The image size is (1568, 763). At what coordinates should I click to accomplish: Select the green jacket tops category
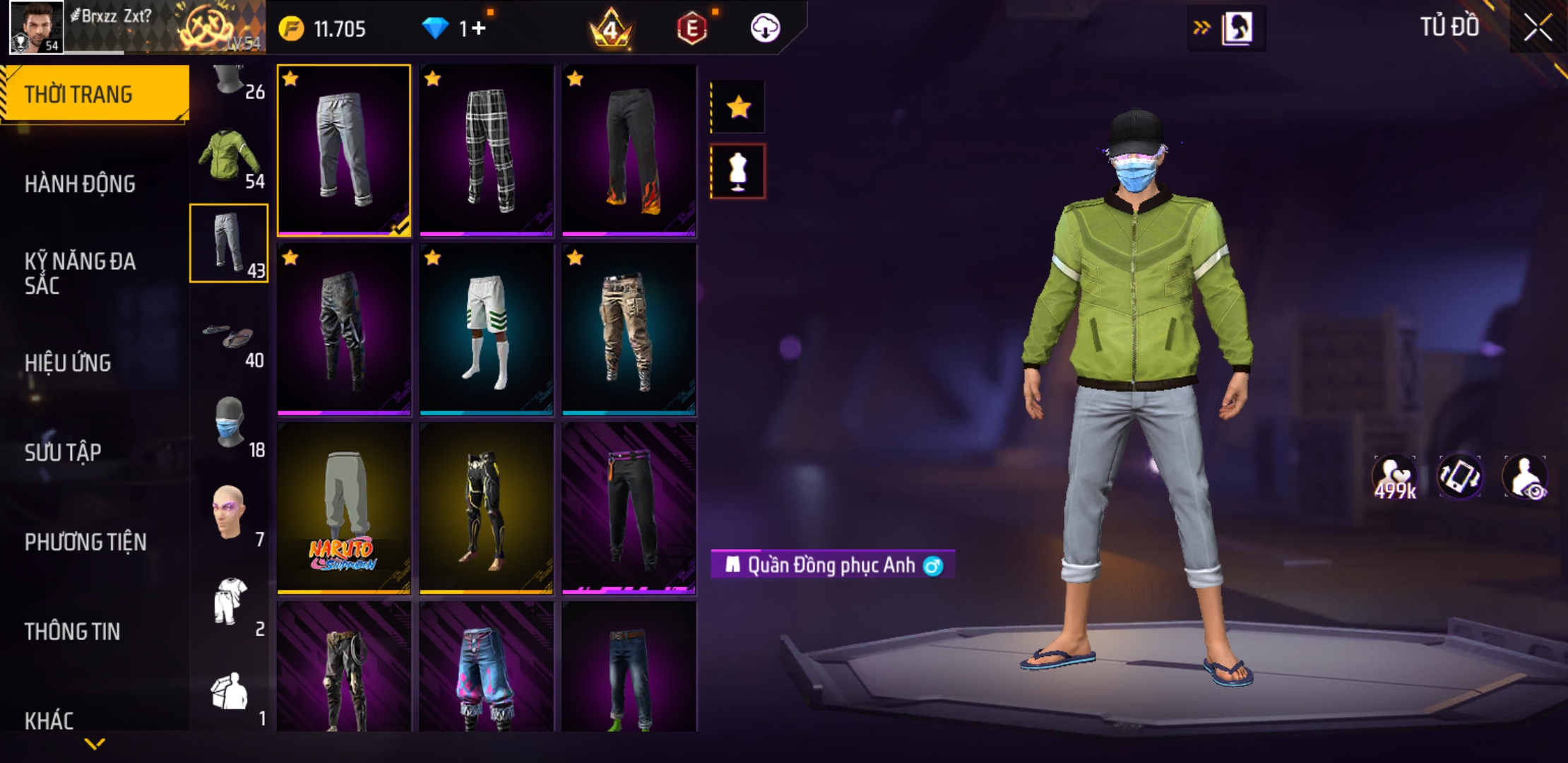(228, 155)
